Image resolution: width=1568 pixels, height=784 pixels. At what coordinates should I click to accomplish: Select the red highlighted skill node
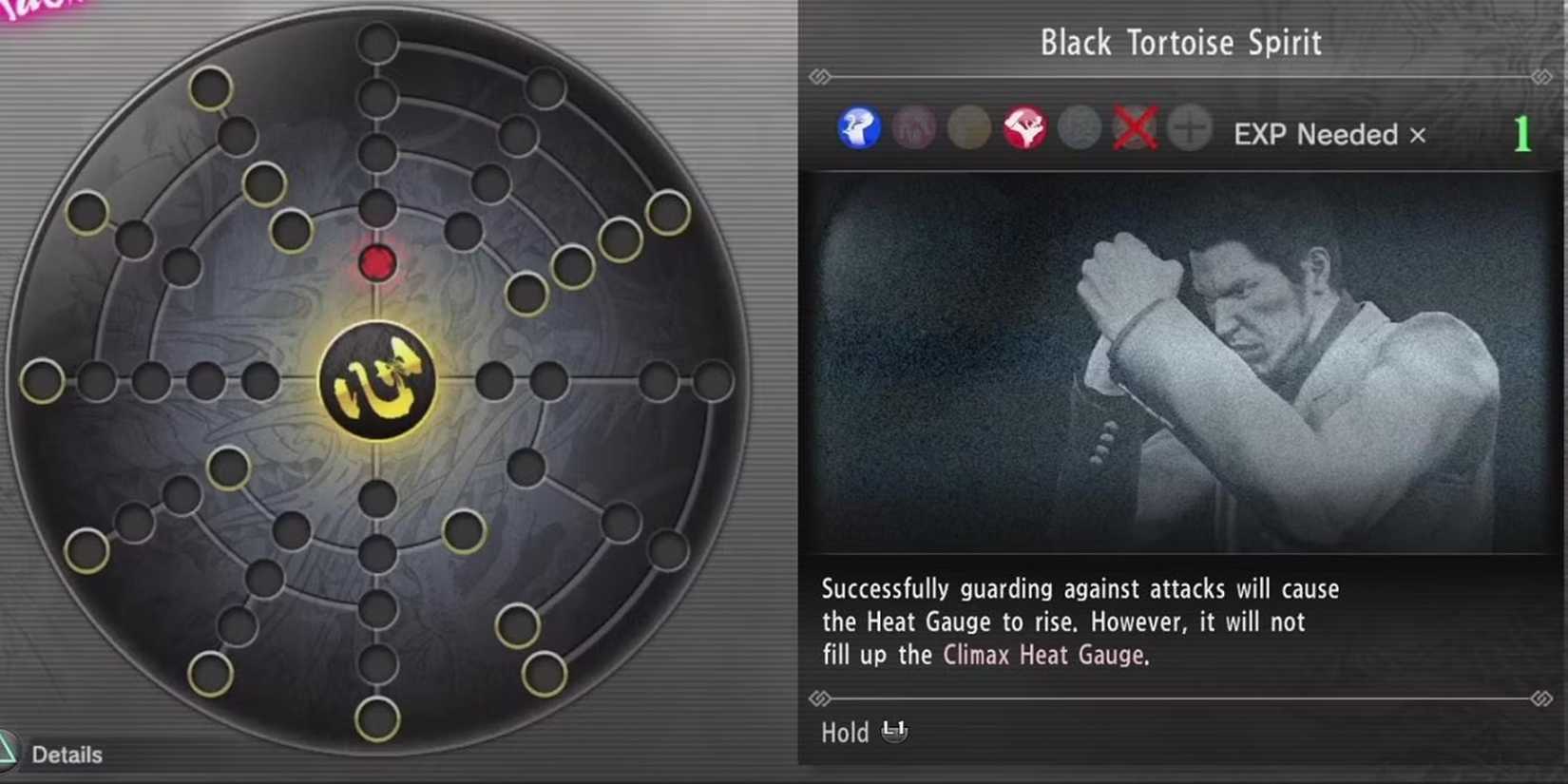click(378, 263)
